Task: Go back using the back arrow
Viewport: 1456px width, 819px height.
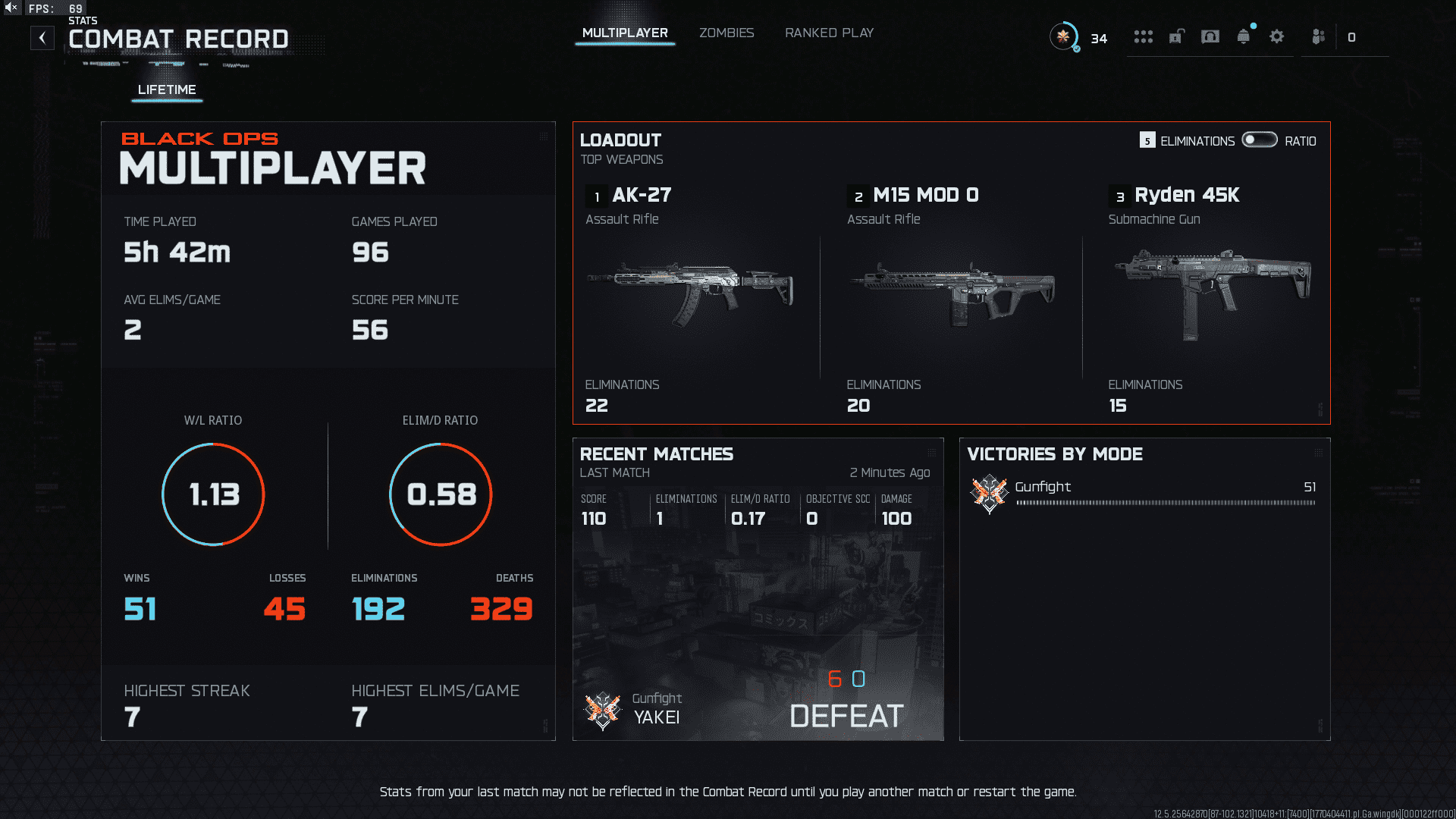Action: tap(42, 37)
